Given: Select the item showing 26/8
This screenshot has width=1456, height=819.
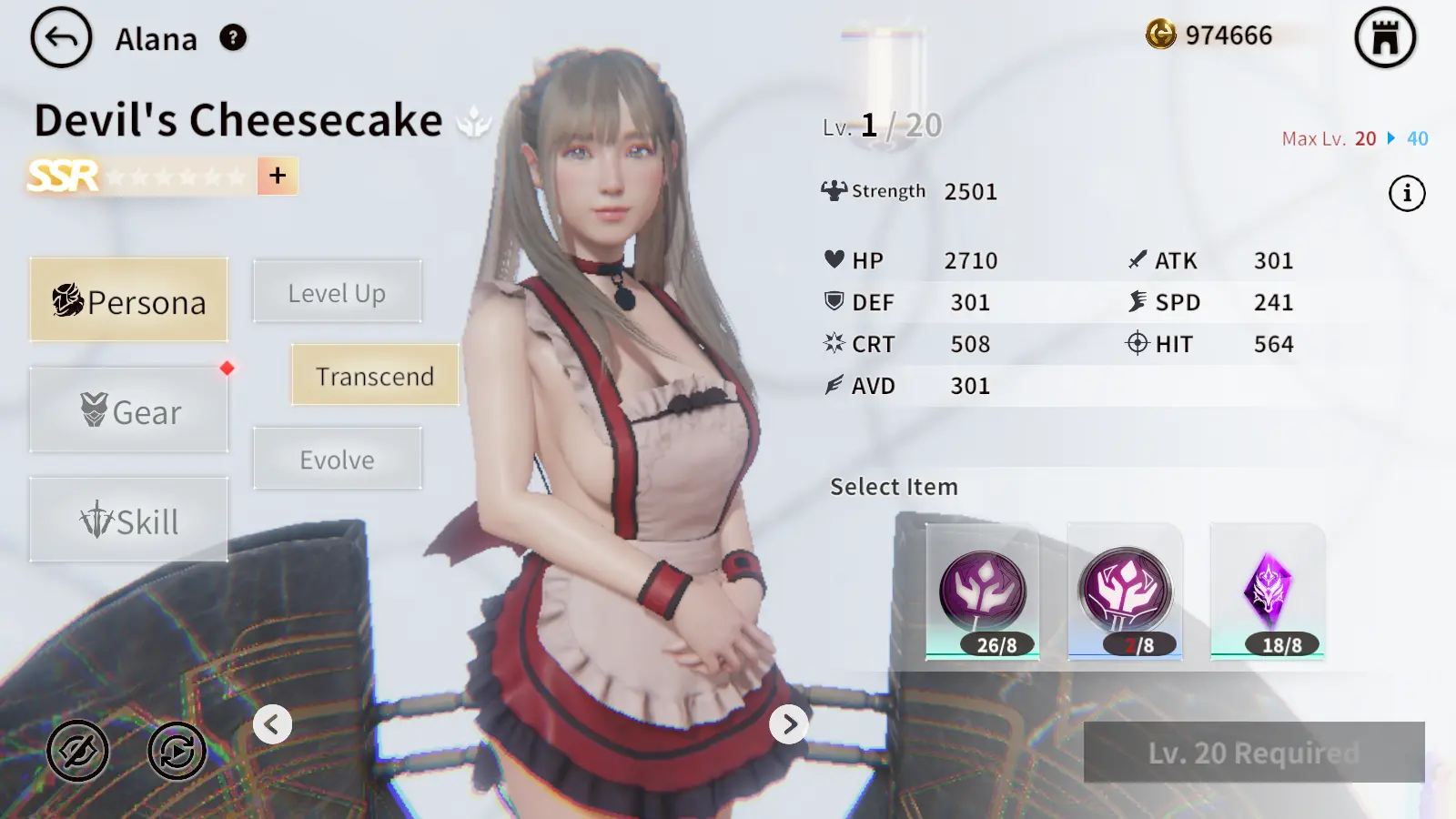Looking at the screenshot, I should tap(983, 592).
